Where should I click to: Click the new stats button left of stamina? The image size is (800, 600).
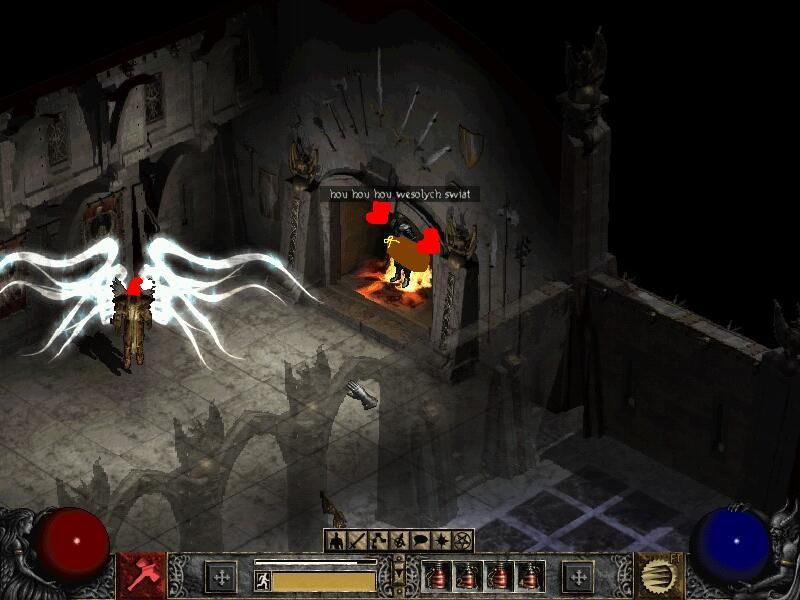221,577
